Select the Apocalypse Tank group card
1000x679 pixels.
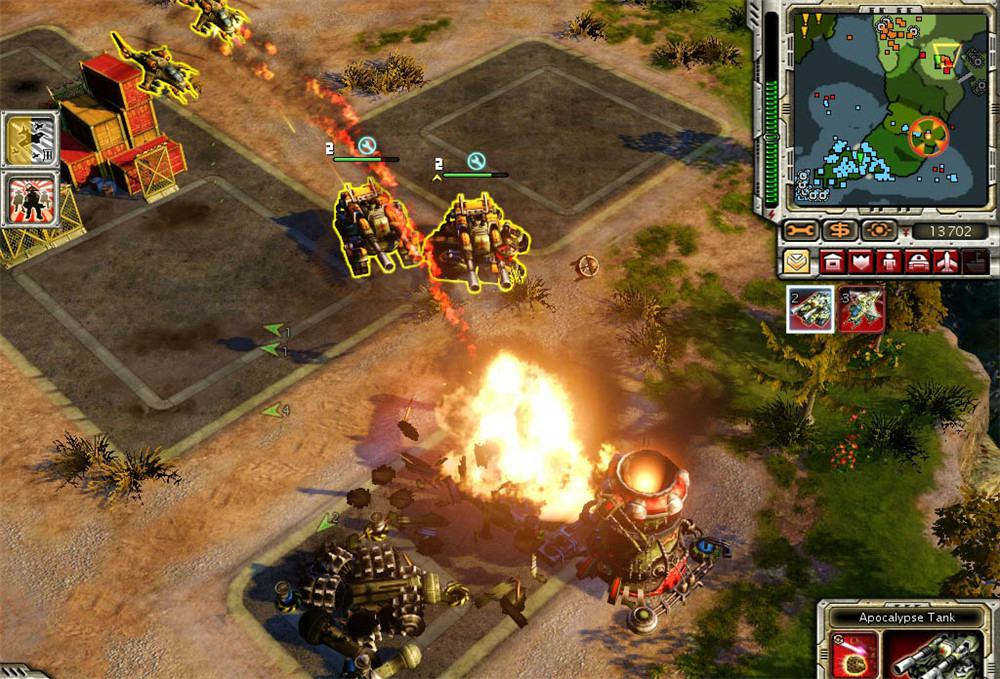click(811, 308)
